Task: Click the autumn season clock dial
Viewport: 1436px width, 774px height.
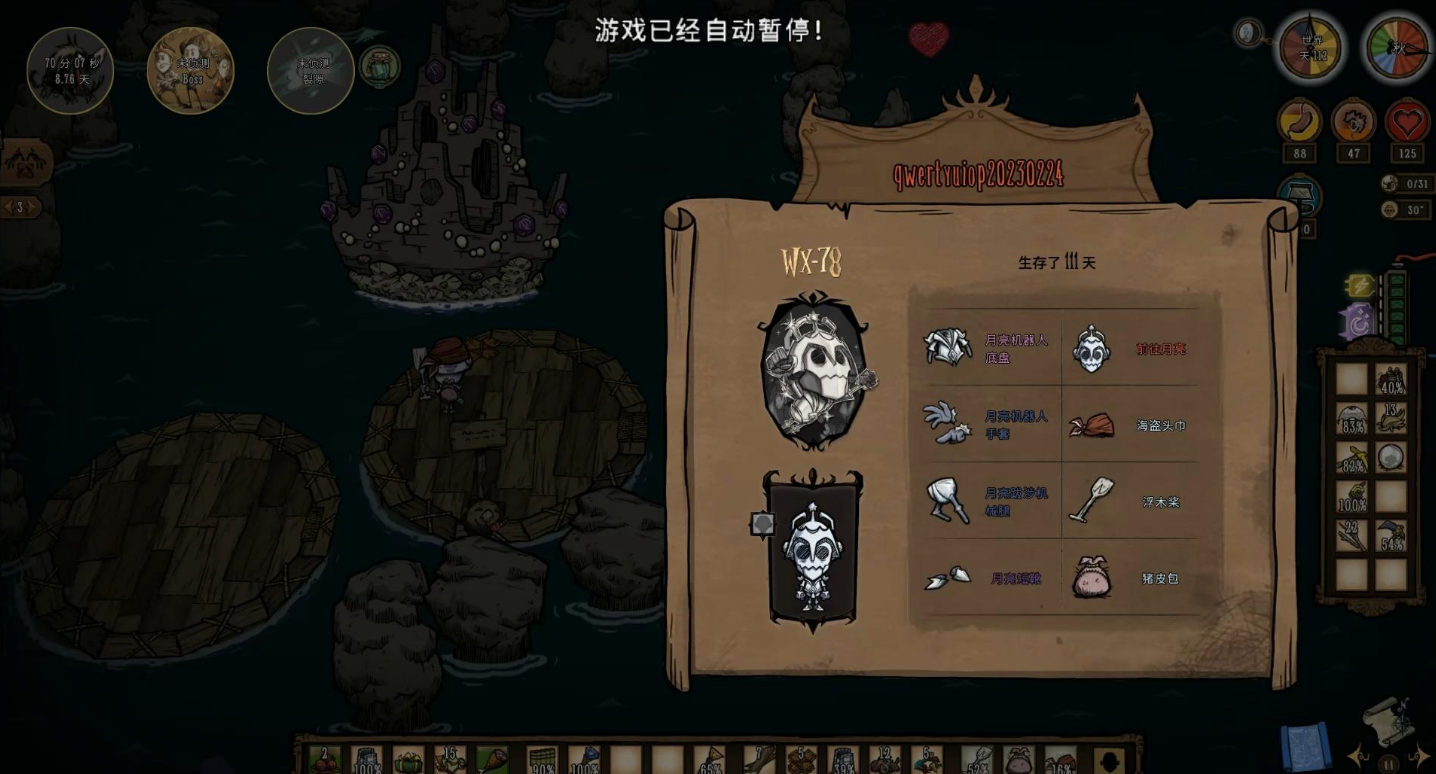Action: [1396, 47]
